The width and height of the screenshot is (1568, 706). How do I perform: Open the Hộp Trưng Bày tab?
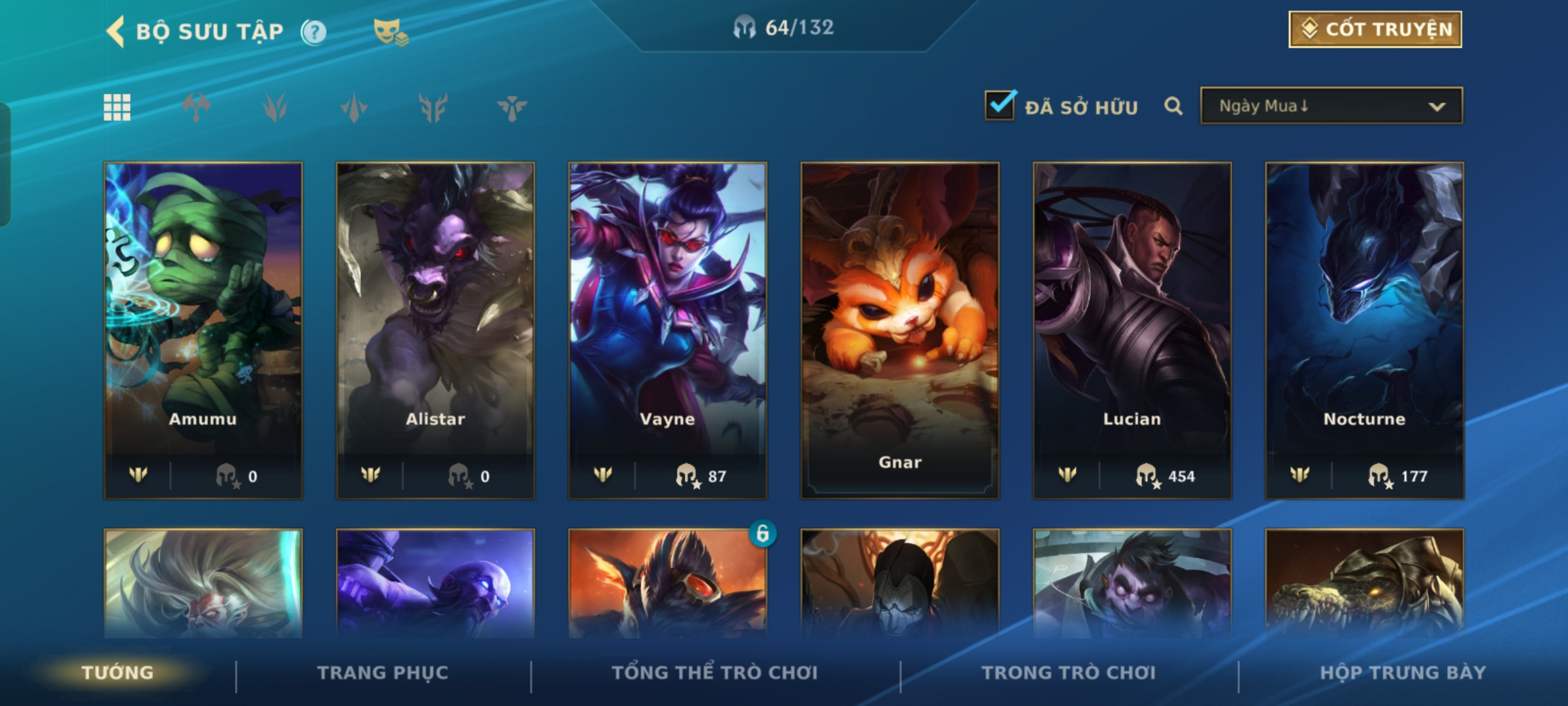tap(1403, 673)
